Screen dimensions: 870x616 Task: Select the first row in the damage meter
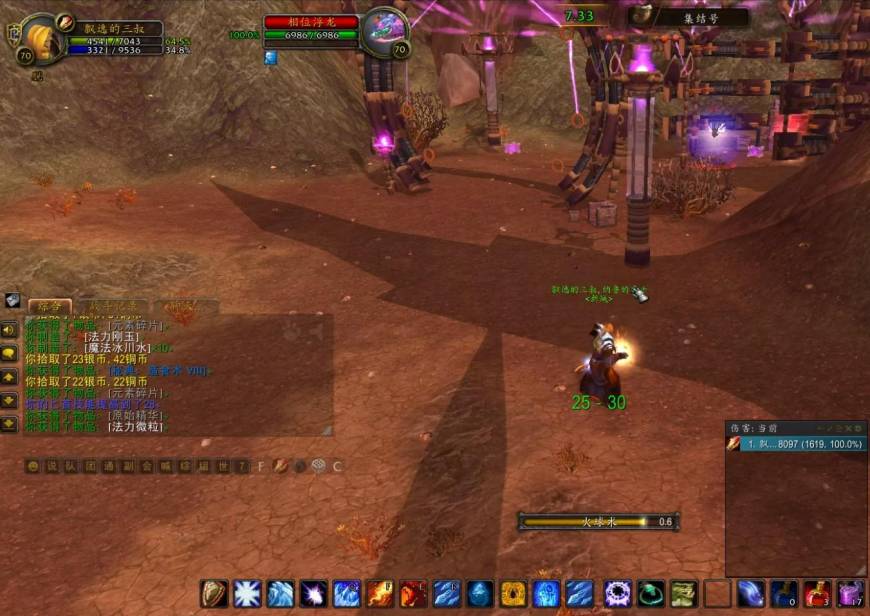(x=796, y=443)
